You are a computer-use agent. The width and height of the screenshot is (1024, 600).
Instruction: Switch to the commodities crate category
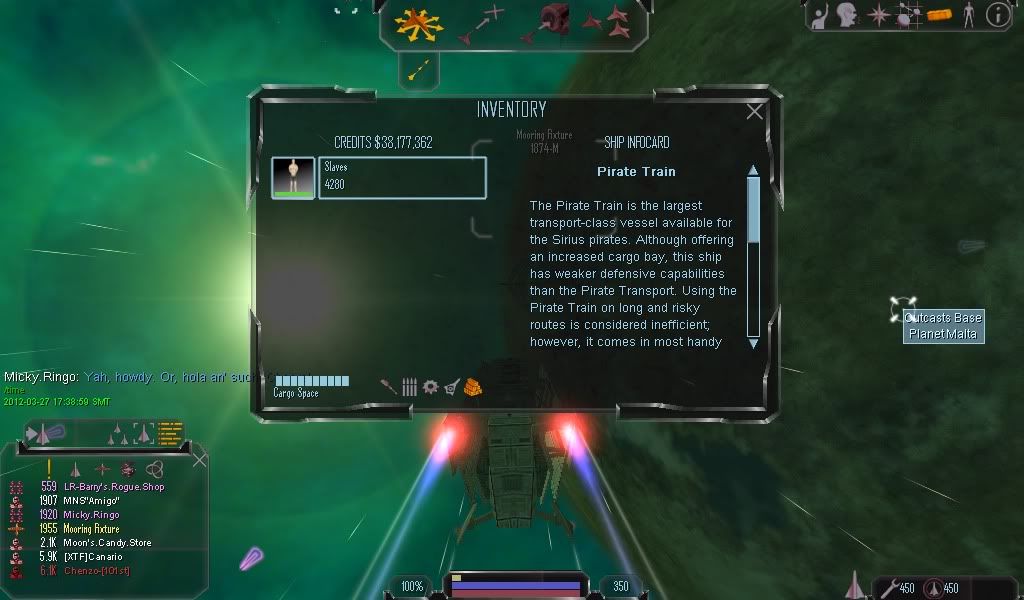point(474,387)
